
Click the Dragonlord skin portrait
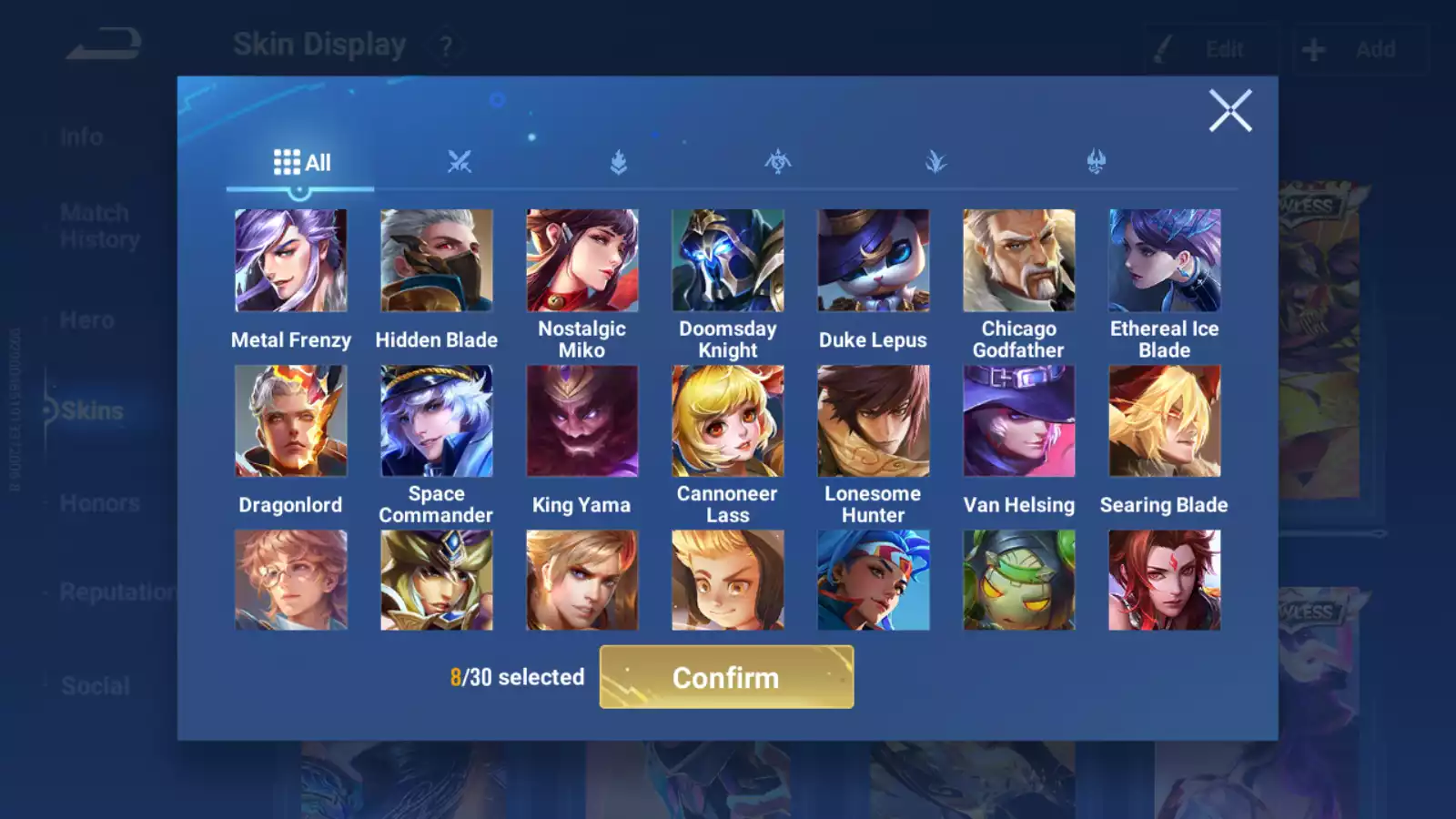click(290, 420)
